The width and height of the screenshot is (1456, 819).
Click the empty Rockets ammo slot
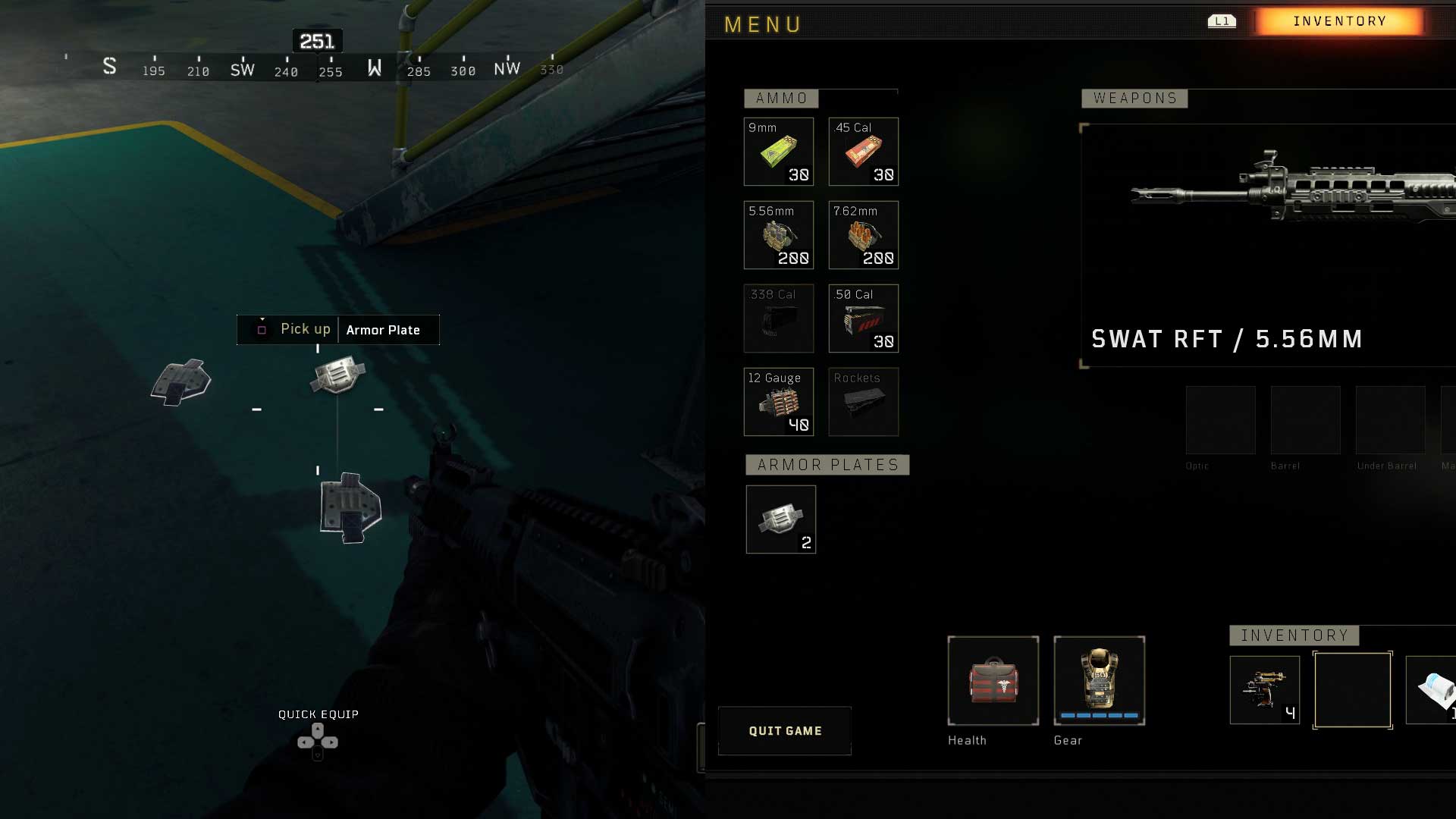coord(864,402)
